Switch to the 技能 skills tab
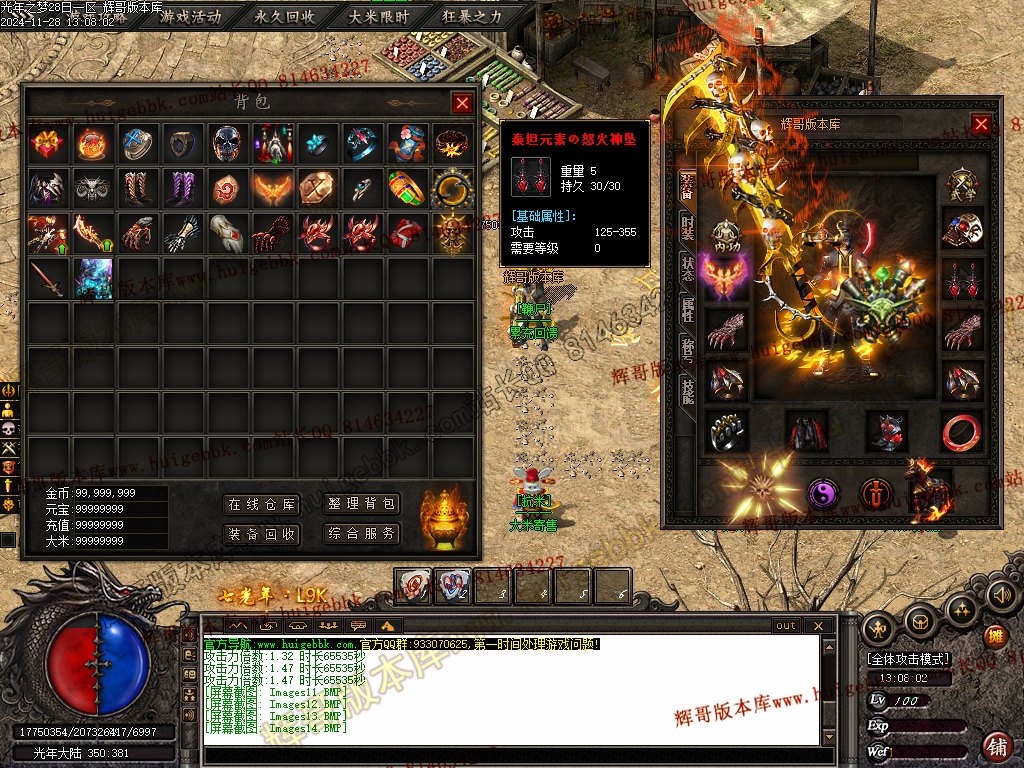This screenshot has height=768, width=1024. (x=687, y=390)
